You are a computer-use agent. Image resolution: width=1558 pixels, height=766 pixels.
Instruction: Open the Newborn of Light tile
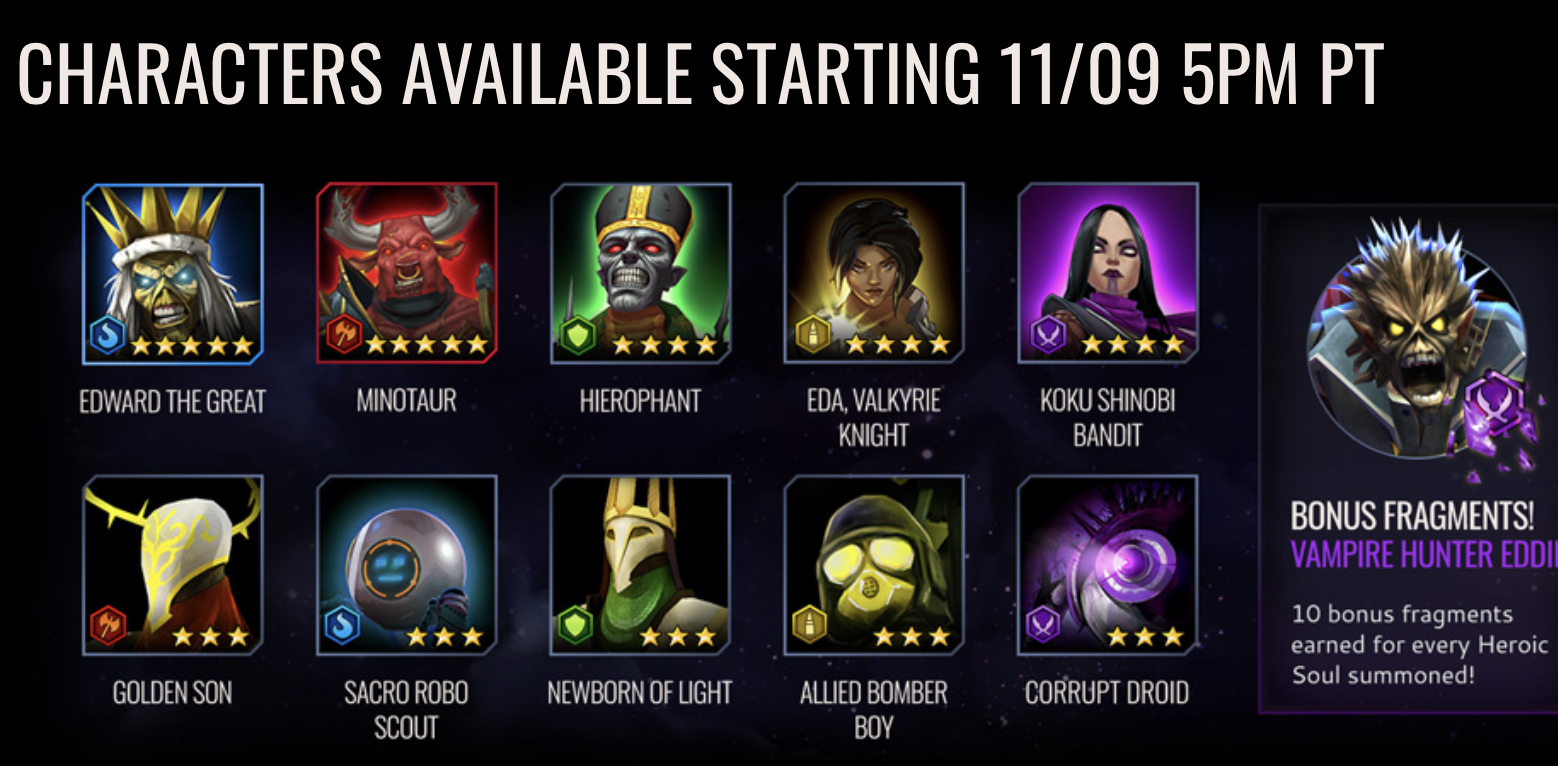[641, 565]
